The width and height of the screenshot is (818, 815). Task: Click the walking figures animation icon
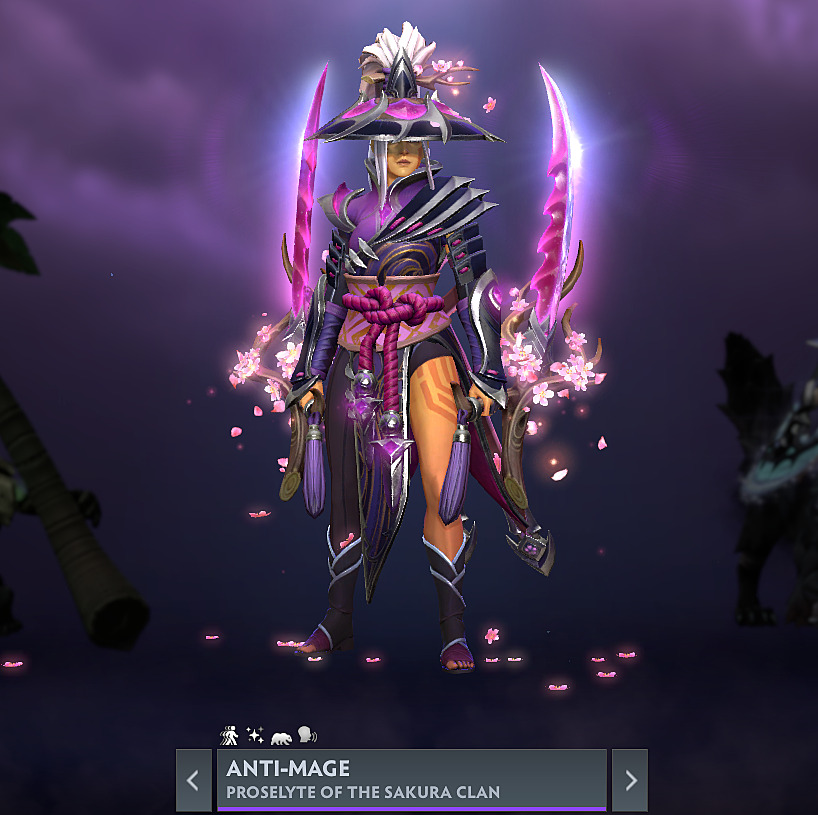pyautogui.click(x=229, y=736)
